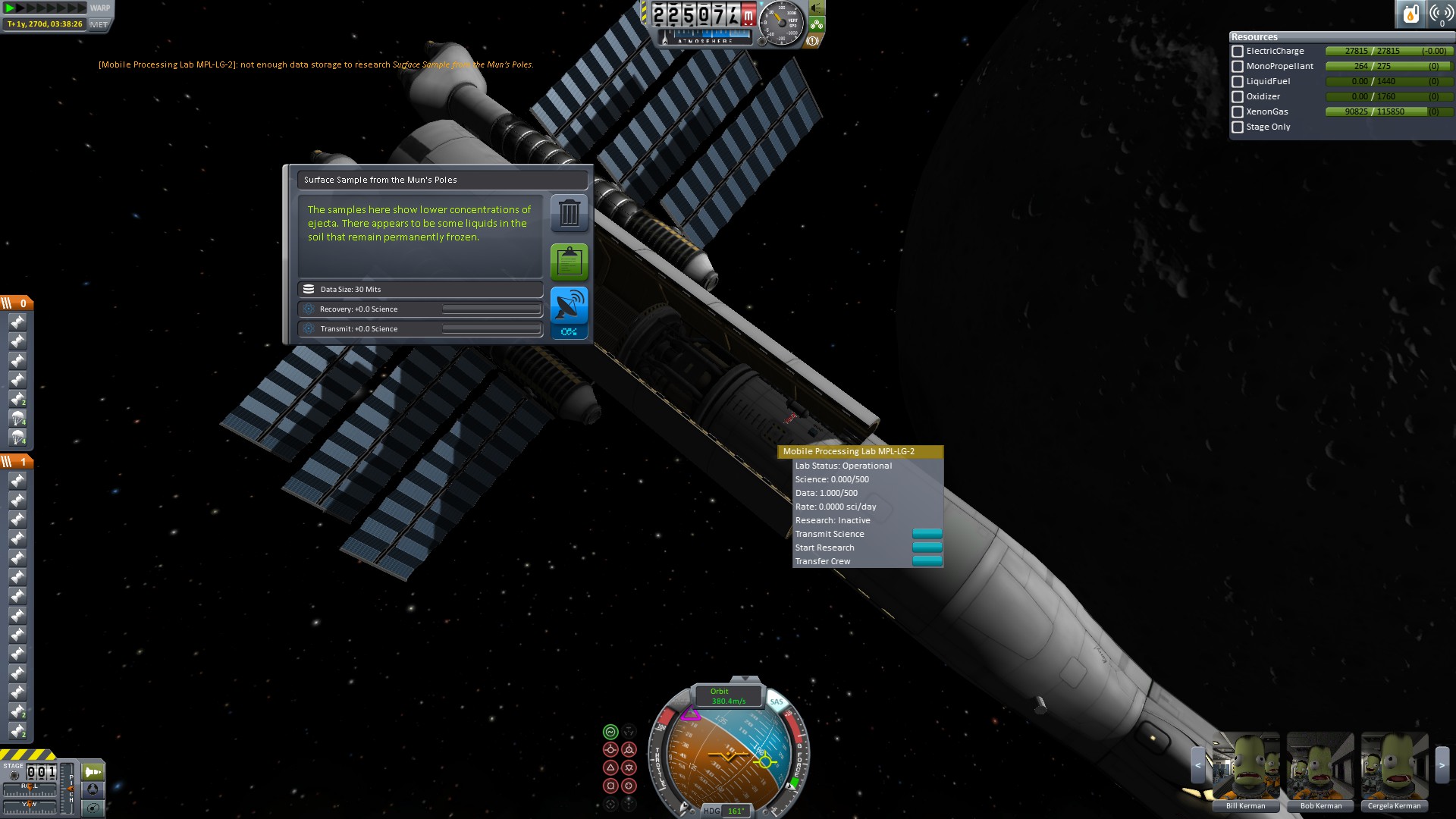
Task: Toggle the XenonGas checkbox
Action: pos(1238,112)
